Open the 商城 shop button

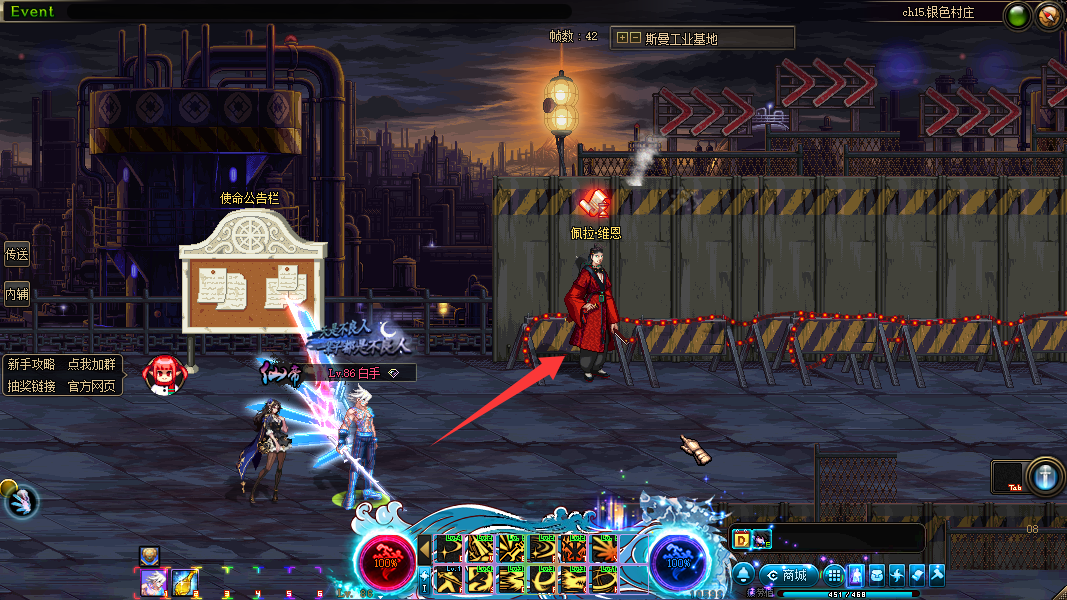click(787, 575)
